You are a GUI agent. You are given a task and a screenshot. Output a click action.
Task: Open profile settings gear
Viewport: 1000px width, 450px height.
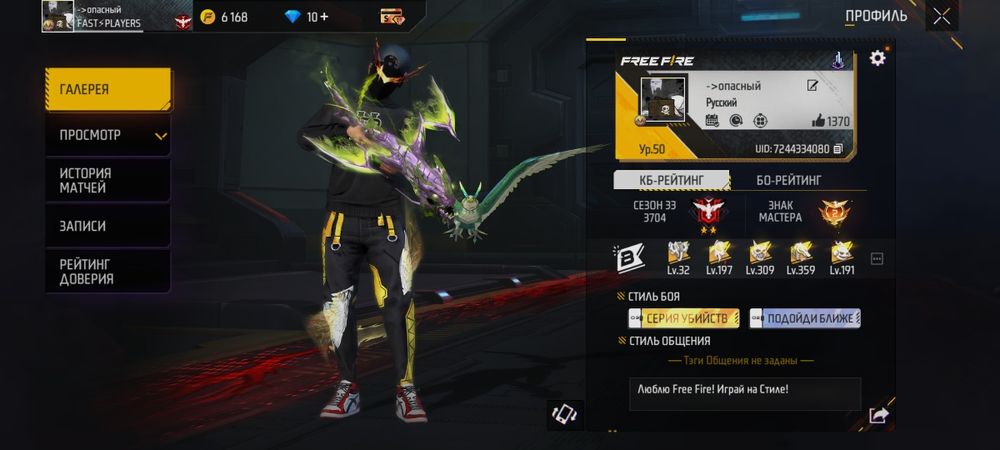pos(877,58)
